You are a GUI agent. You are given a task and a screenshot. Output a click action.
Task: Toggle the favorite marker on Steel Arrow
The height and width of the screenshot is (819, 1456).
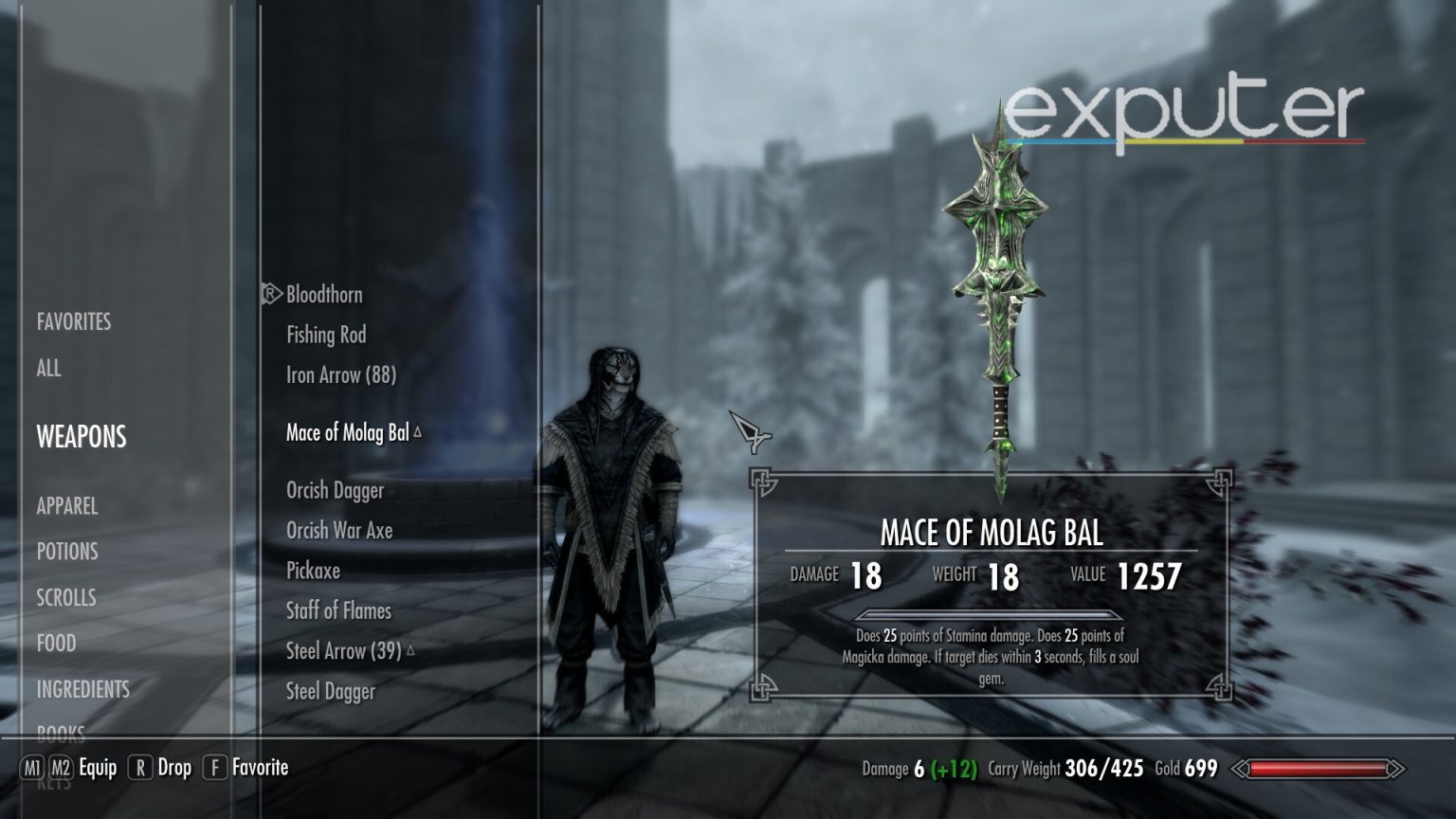[410, 650]
